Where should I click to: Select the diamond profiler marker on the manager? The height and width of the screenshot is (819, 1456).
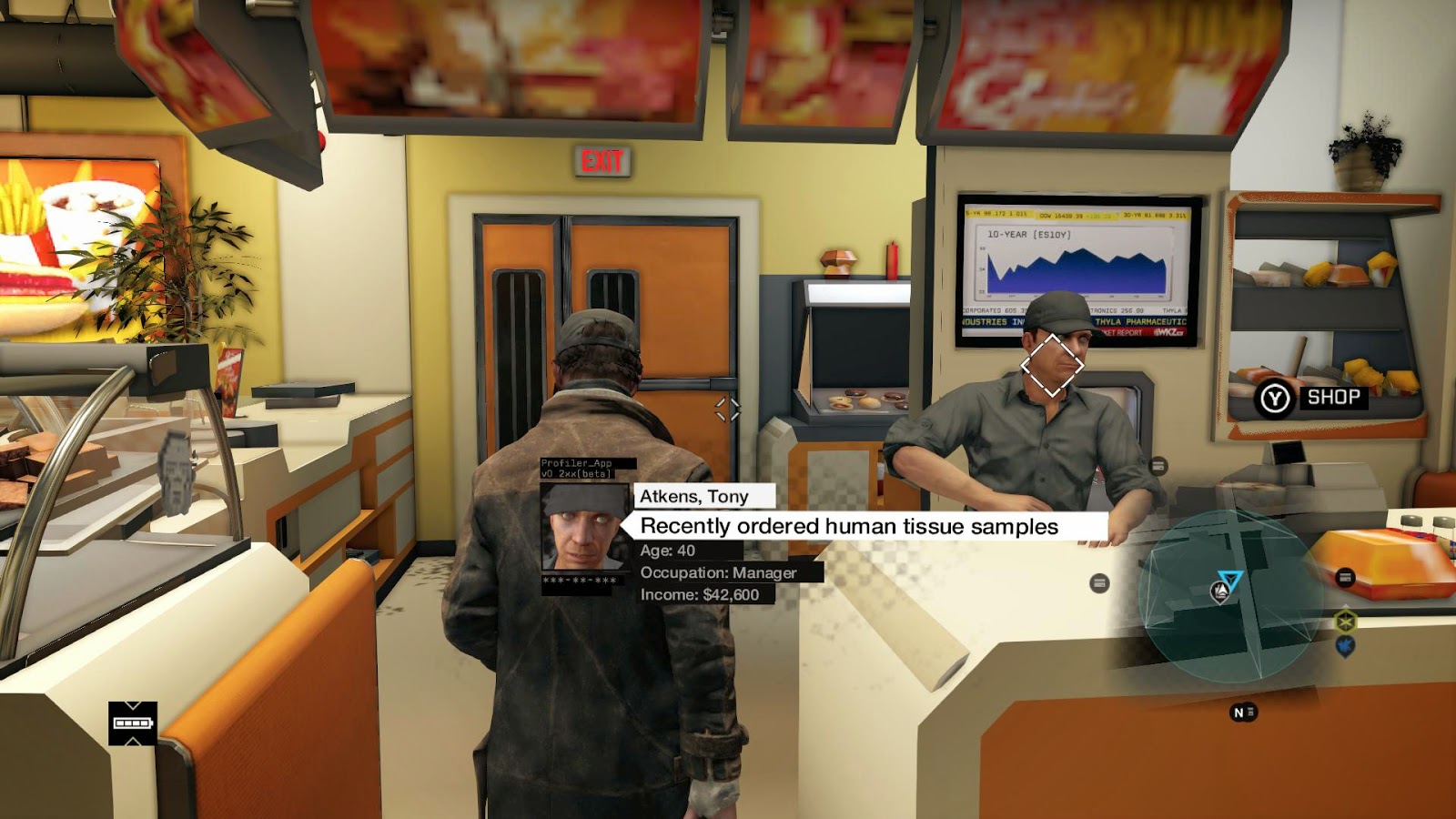click(1052, 365)
